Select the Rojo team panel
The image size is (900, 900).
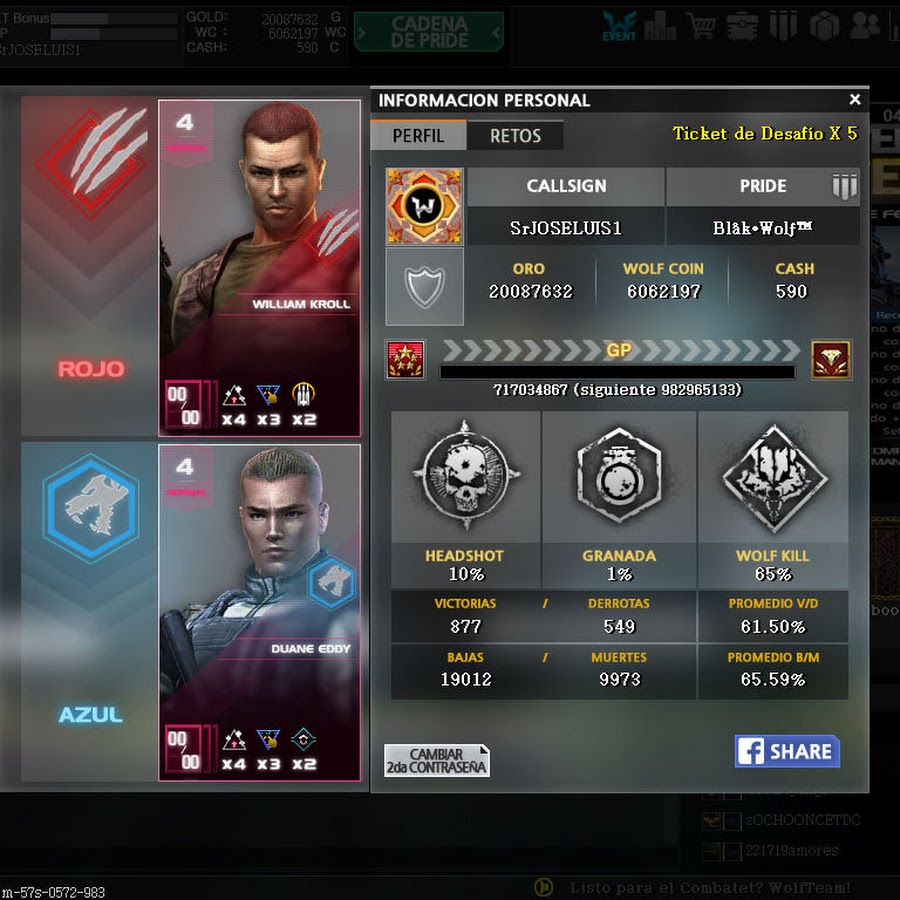pyautogui.click(x=90, y=268)
